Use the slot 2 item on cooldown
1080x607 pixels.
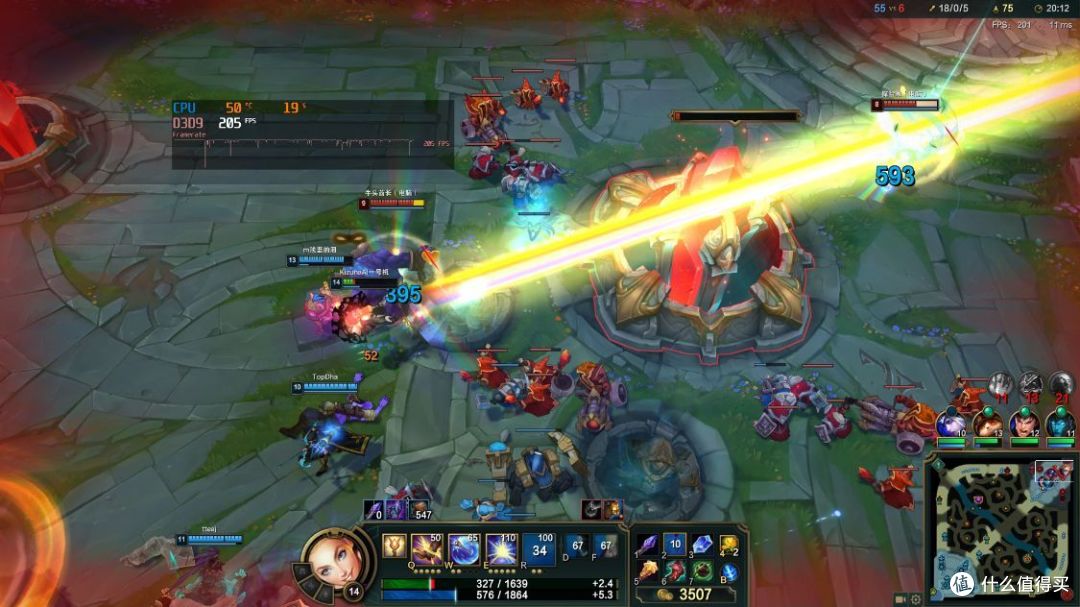pos(675,544)
